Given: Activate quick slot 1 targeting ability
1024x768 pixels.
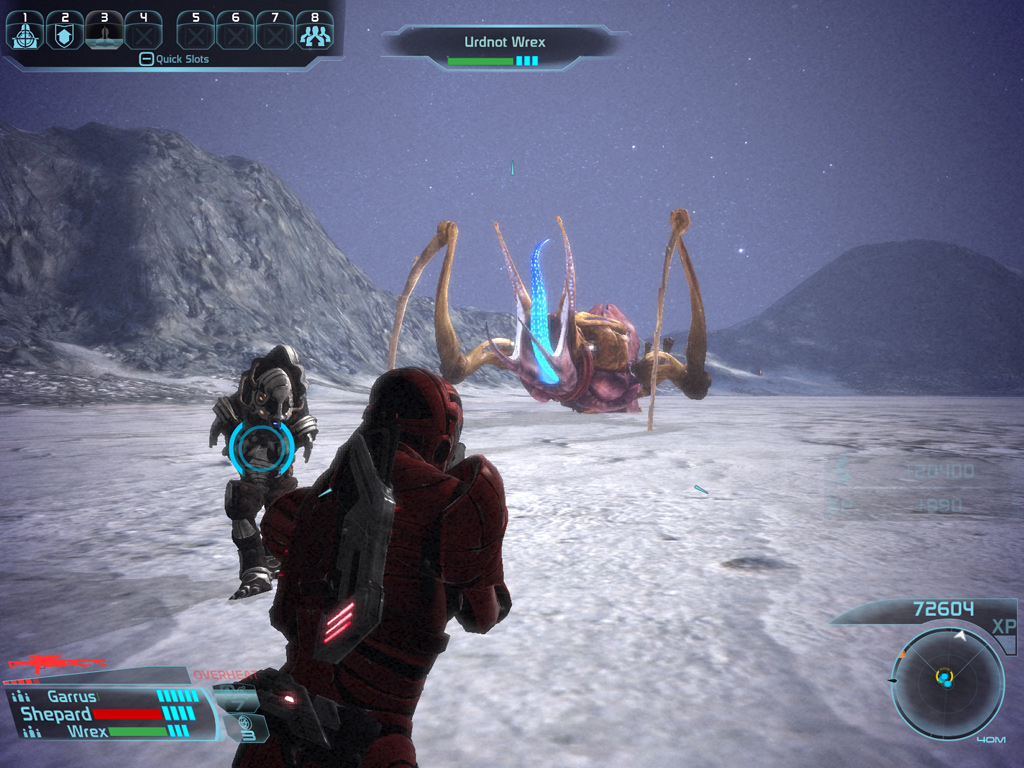Looking at the screenshot, I should [24, 31].
